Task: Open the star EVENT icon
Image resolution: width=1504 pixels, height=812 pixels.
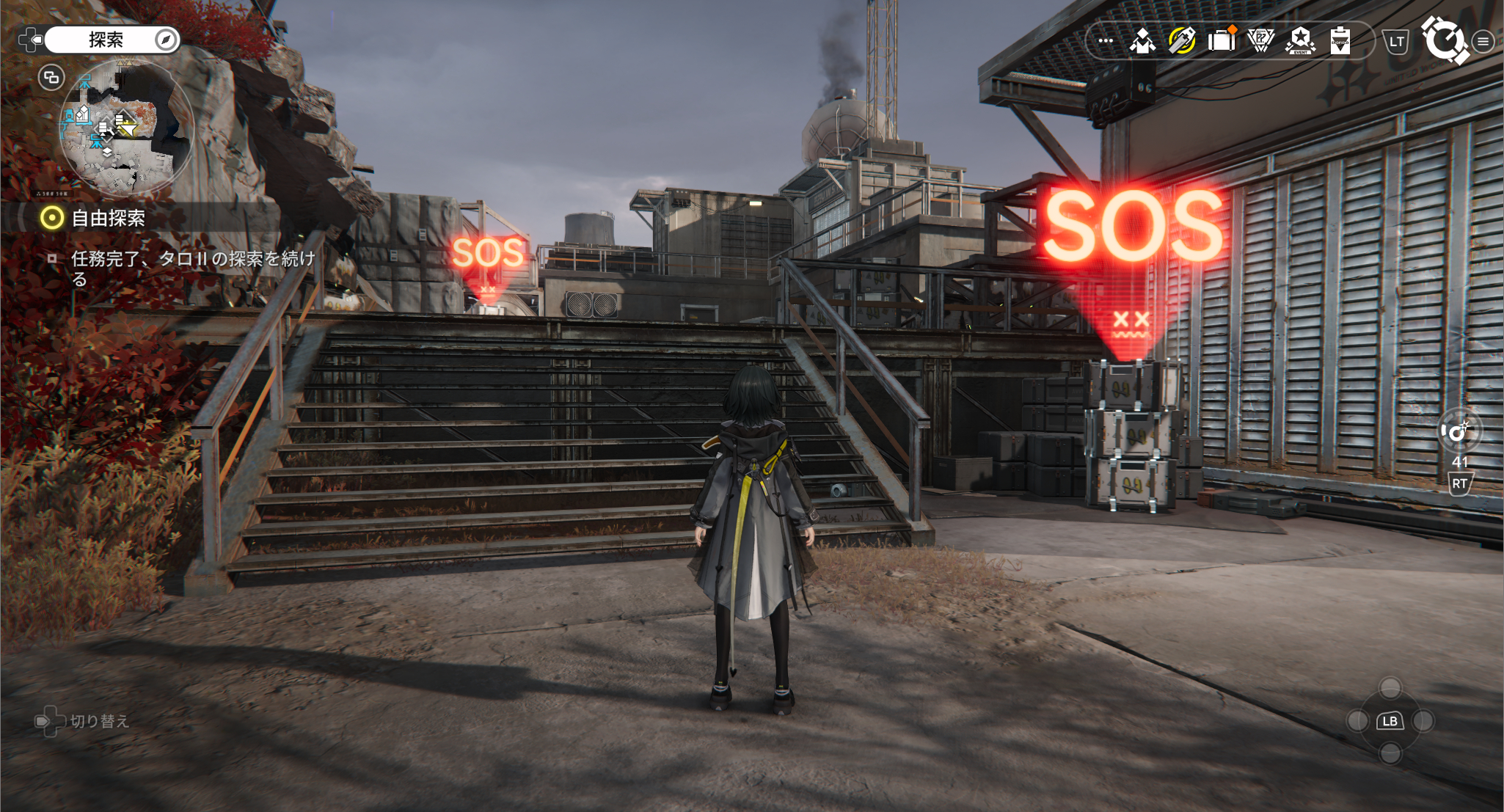Action: pos(1301,40)
